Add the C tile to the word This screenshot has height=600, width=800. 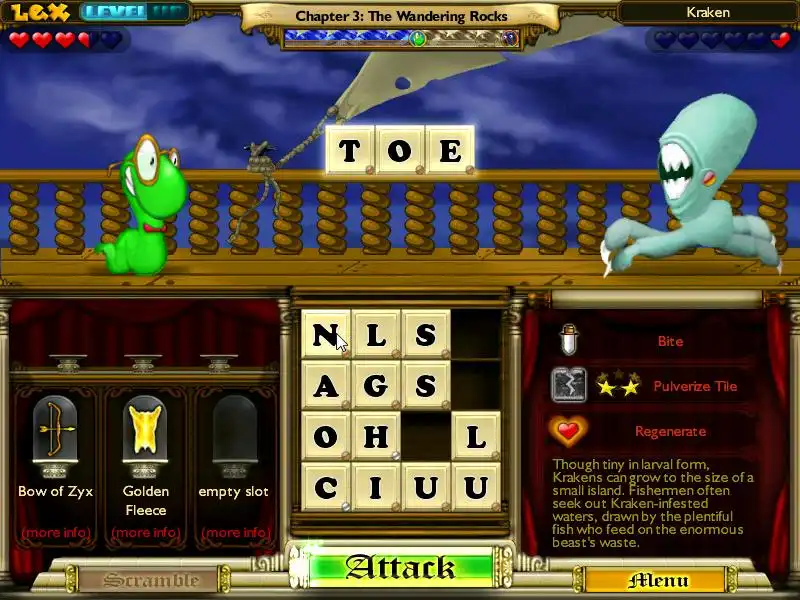tap(326, 487)
